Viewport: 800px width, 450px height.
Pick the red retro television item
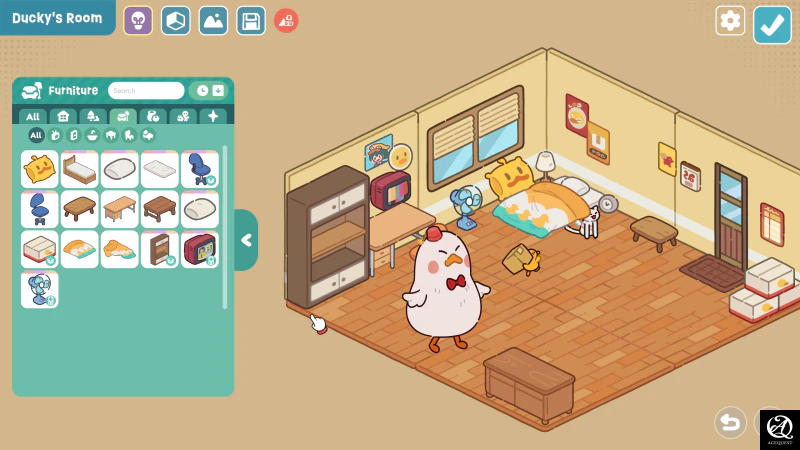click(x=200, y=249)
